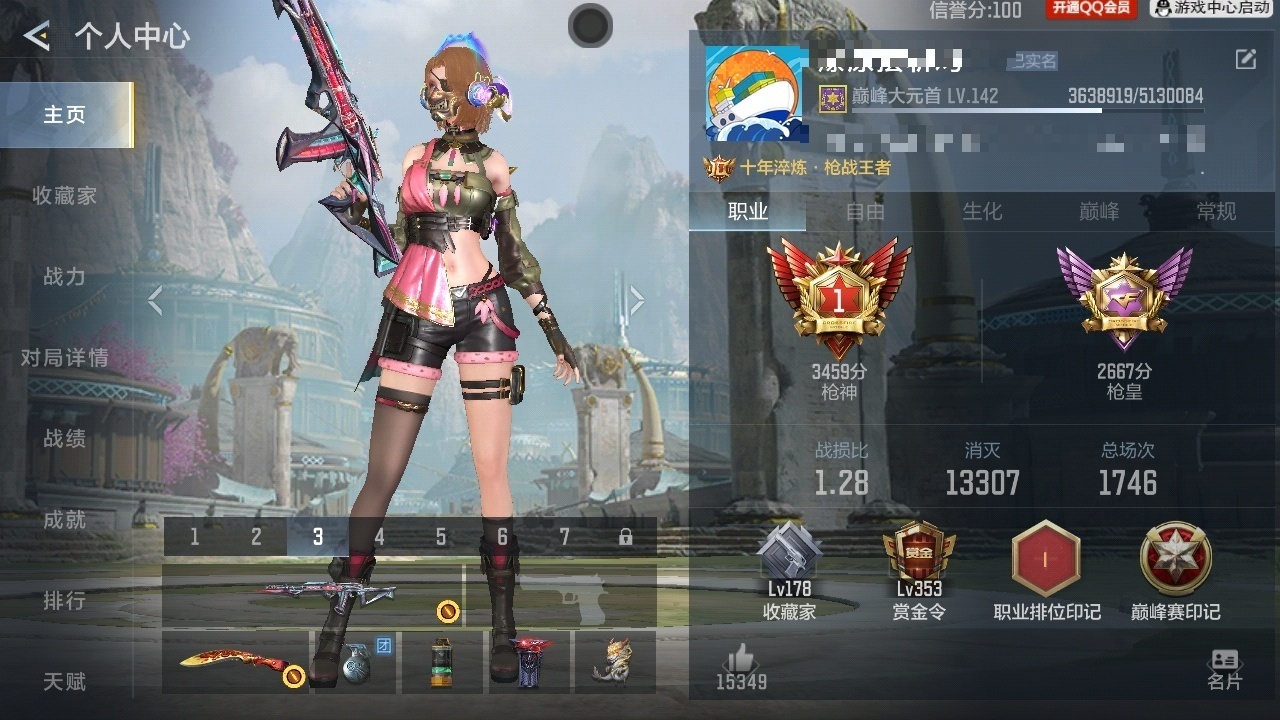Select 战力 in the left sidebar
This screenshot has width=1280, height=720.
point(65,277)
